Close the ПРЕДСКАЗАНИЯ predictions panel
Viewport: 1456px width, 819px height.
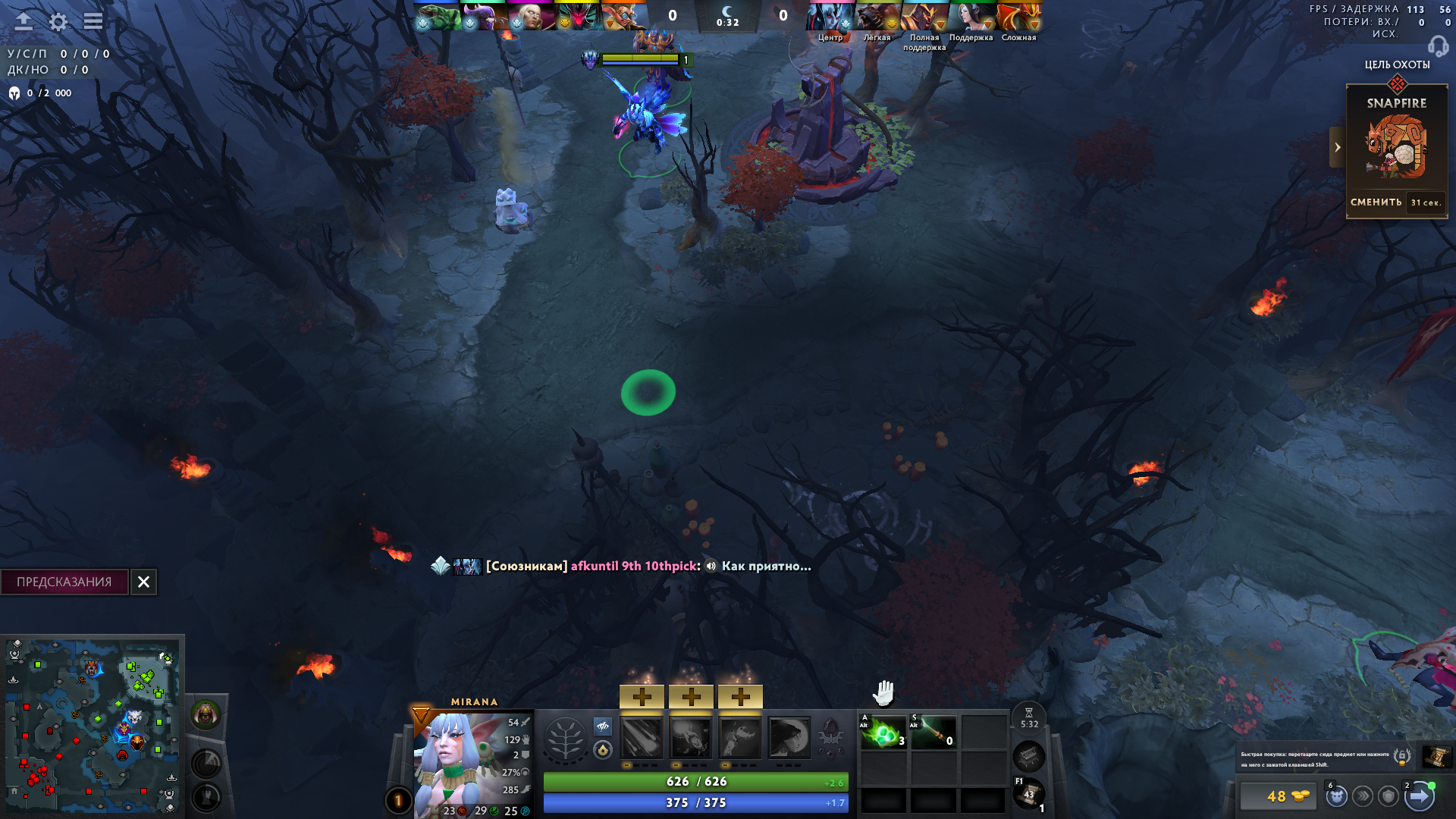point(144,582)
